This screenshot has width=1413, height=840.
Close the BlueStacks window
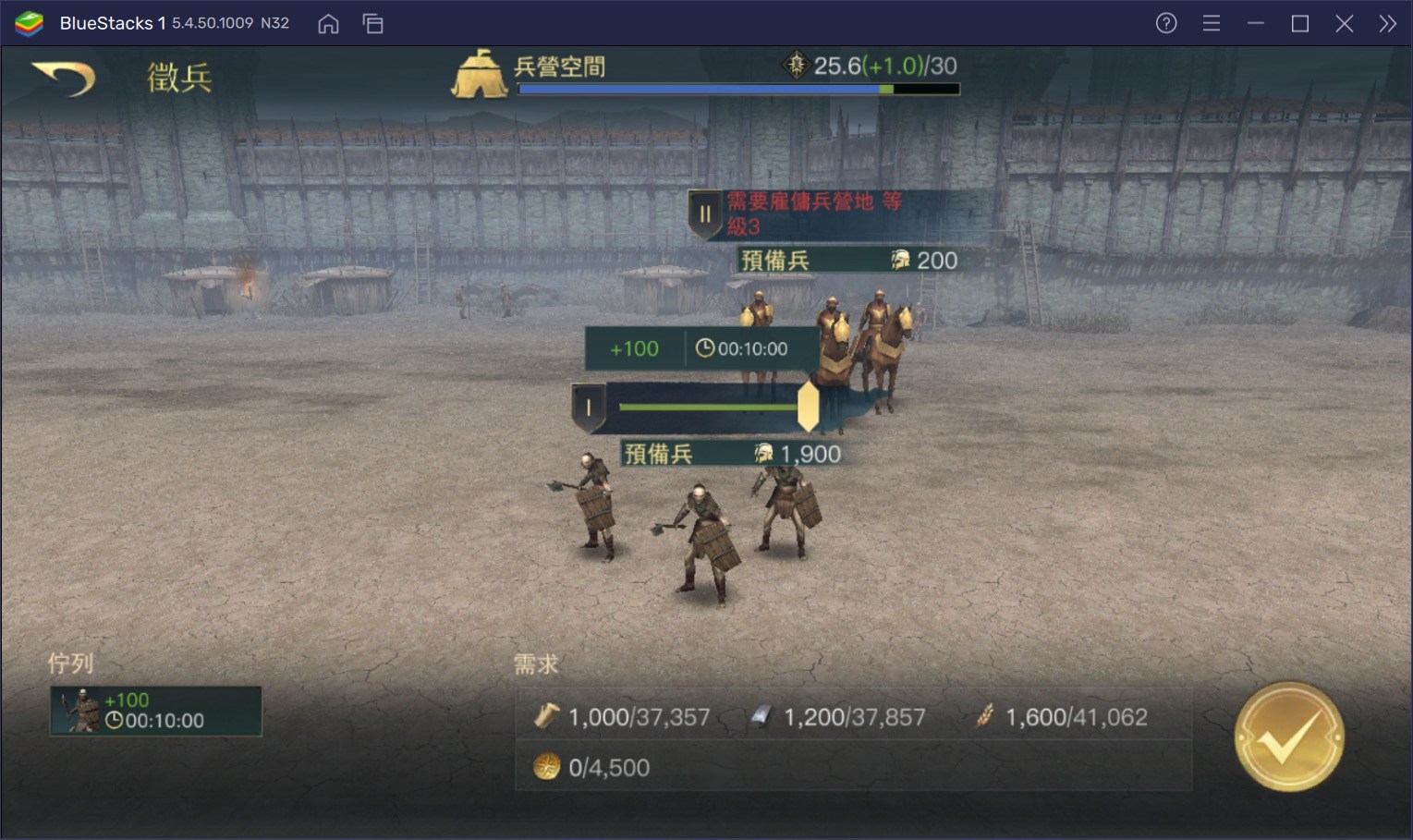pyautogui.click(x=1344, y=23)
